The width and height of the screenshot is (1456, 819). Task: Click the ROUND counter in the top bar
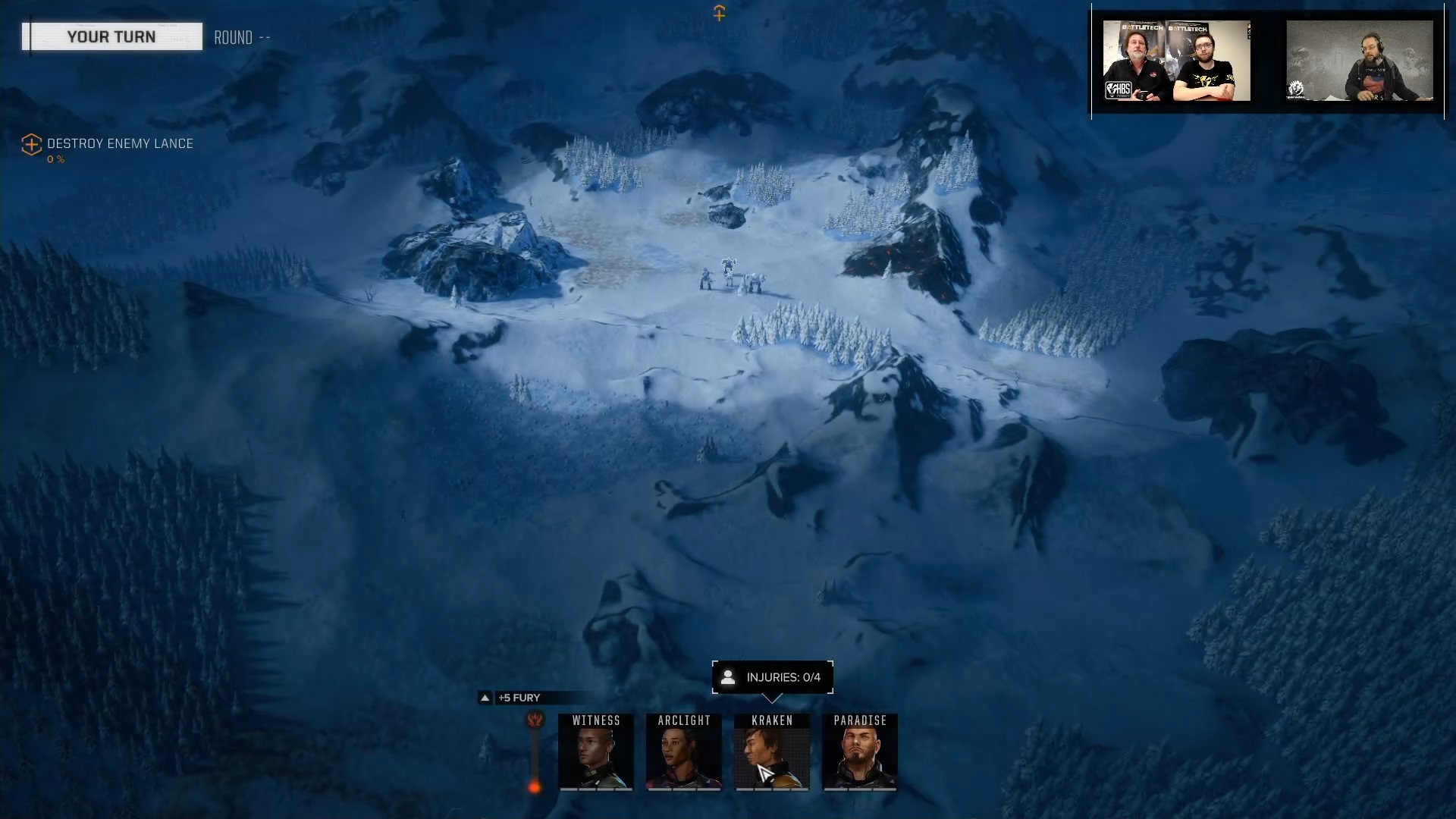click(242, 37)
